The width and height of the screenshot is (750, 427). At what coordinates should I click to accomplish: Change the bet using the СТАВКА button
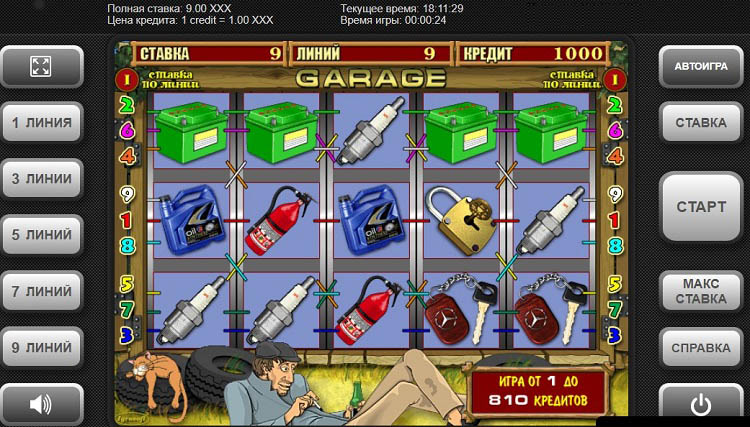(x=700, y=123)
